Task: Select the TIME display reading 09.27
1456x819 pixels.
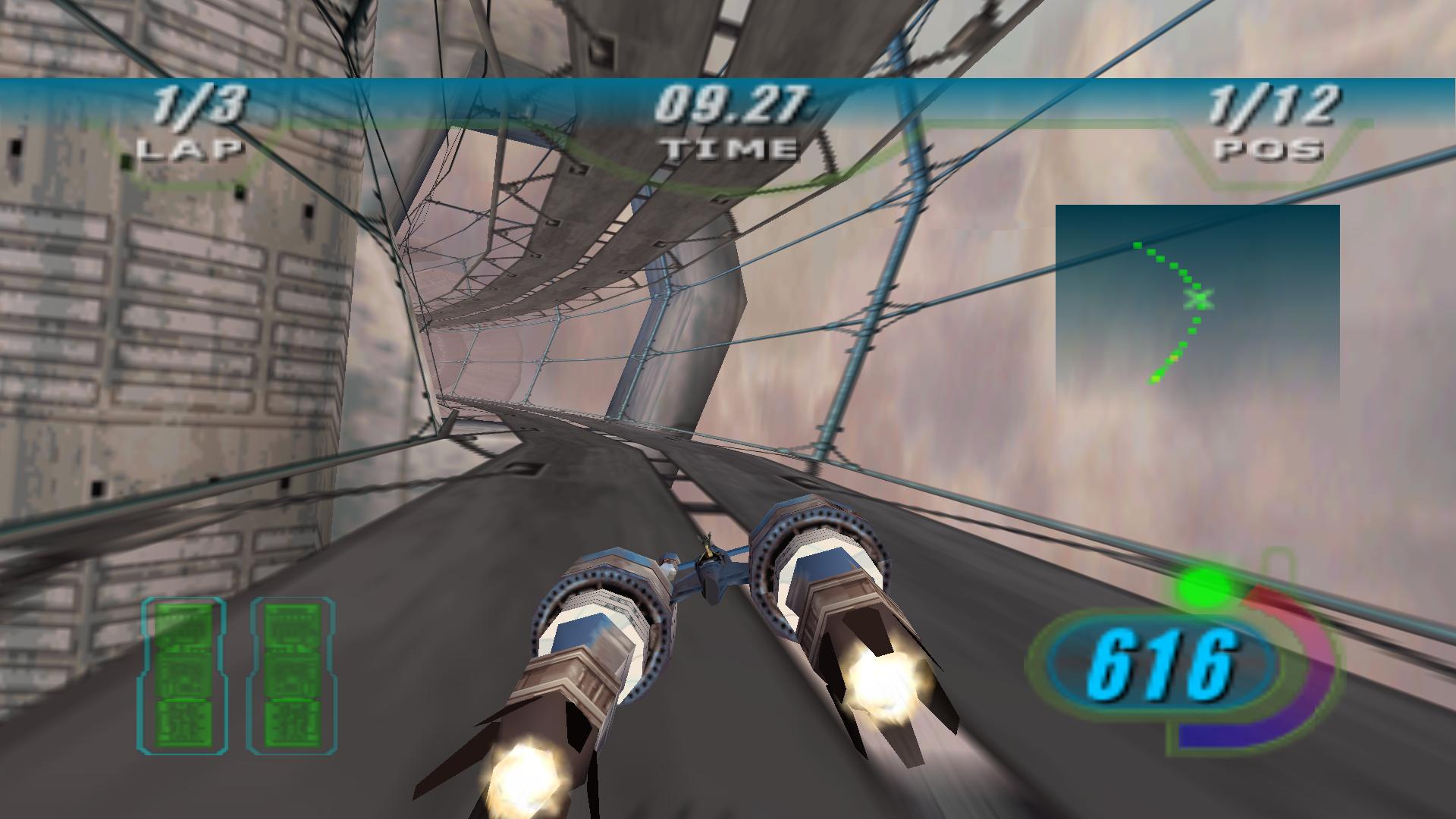Action: 733,102
